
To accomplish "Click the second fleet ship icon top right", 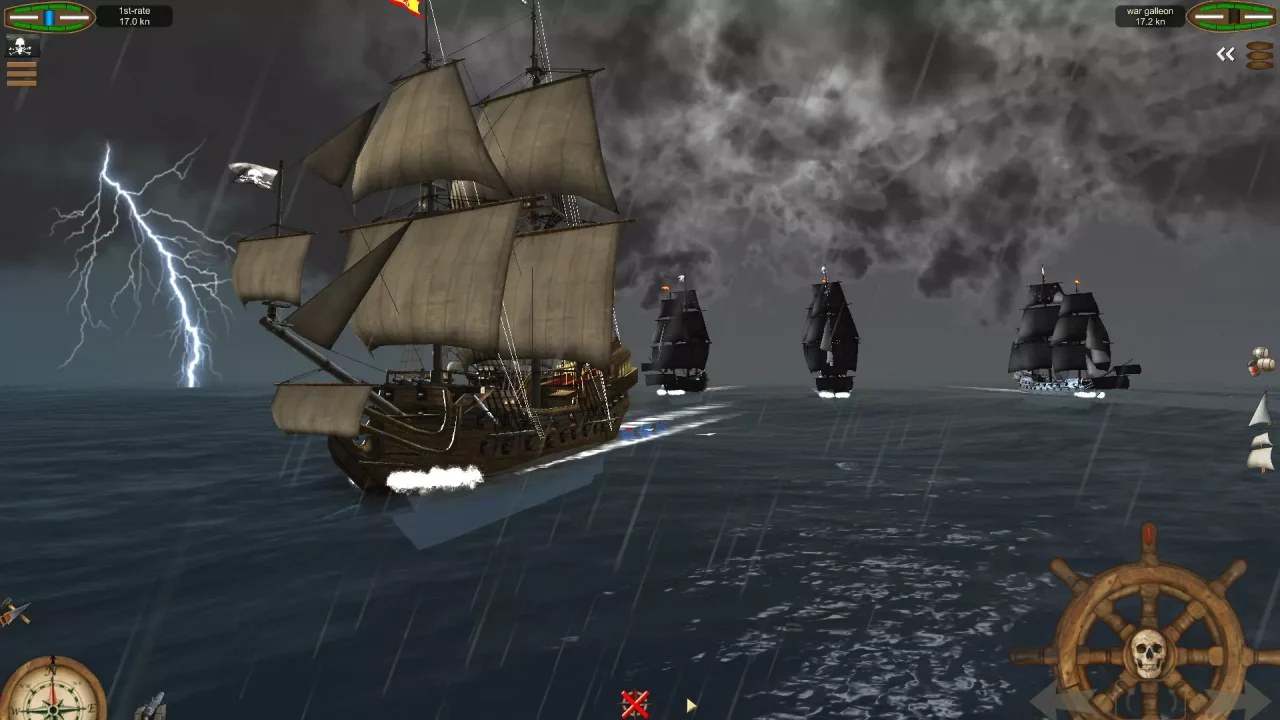I will click(1258, 55).
